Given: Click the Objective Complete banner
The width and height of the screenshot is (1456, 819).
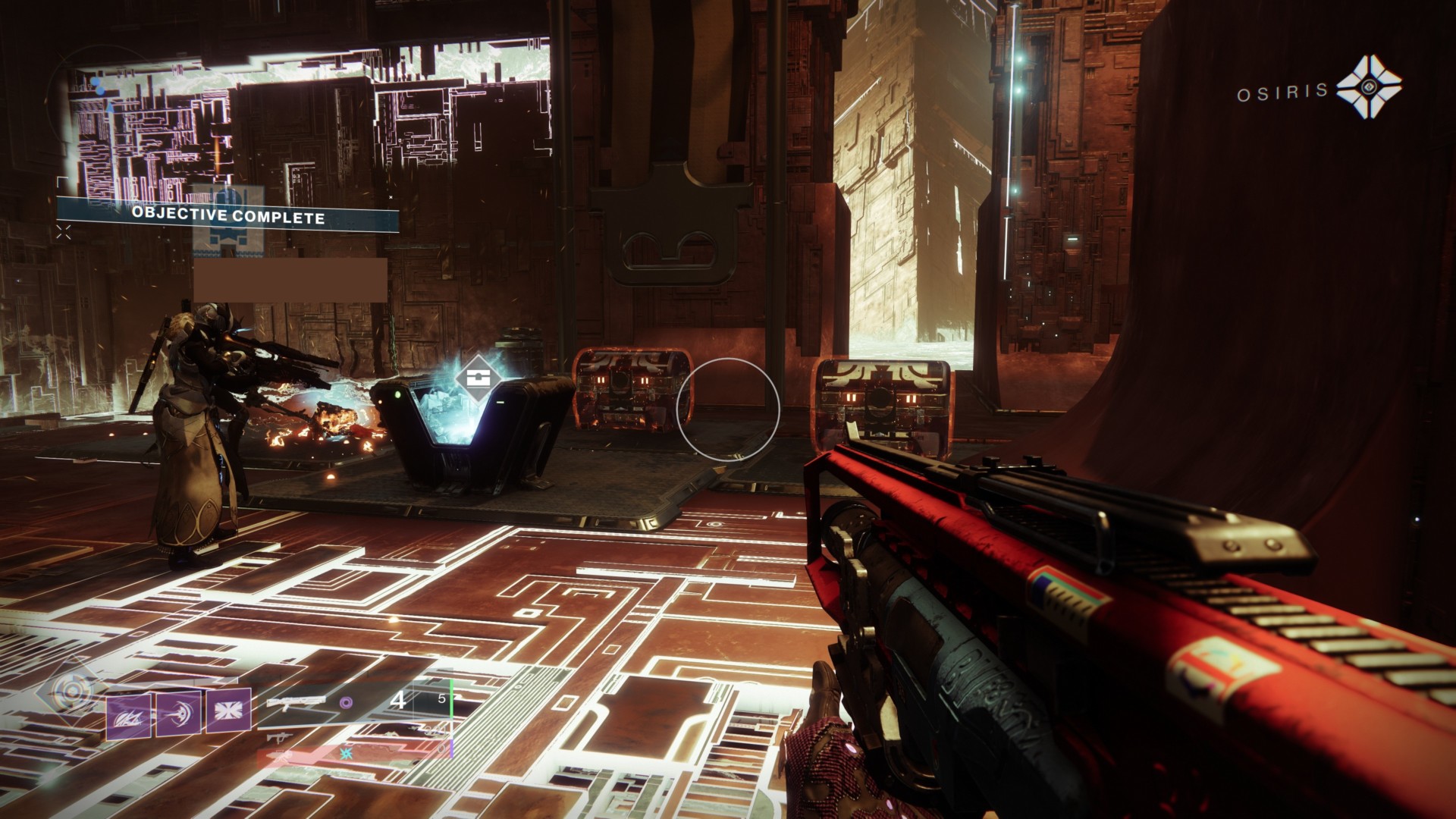Looking at the screenshot, I should (x=228, y=215).
